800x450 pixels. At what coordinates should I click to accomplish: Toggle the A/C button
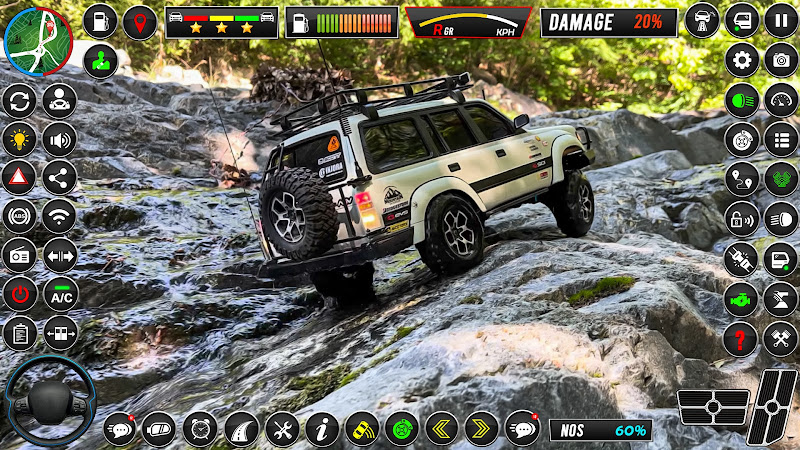pos(61,294)
